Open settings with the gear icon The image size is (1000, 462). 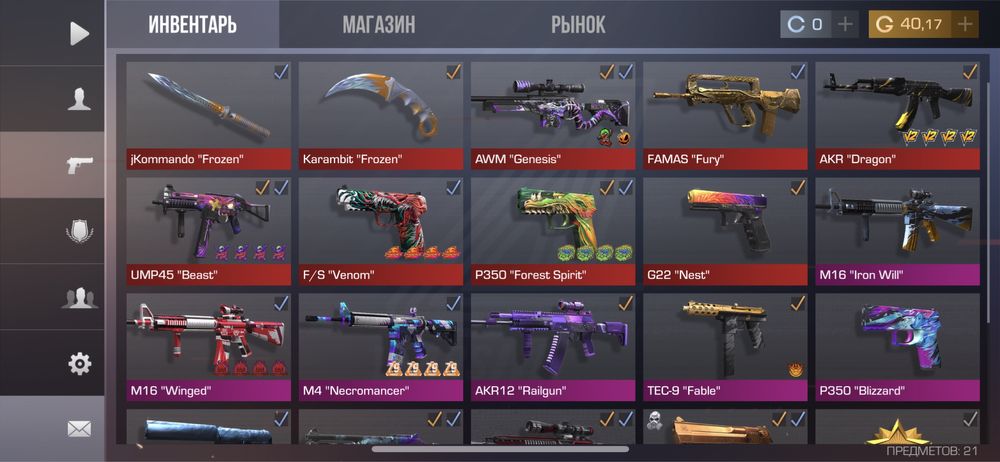tap(79, 364)
